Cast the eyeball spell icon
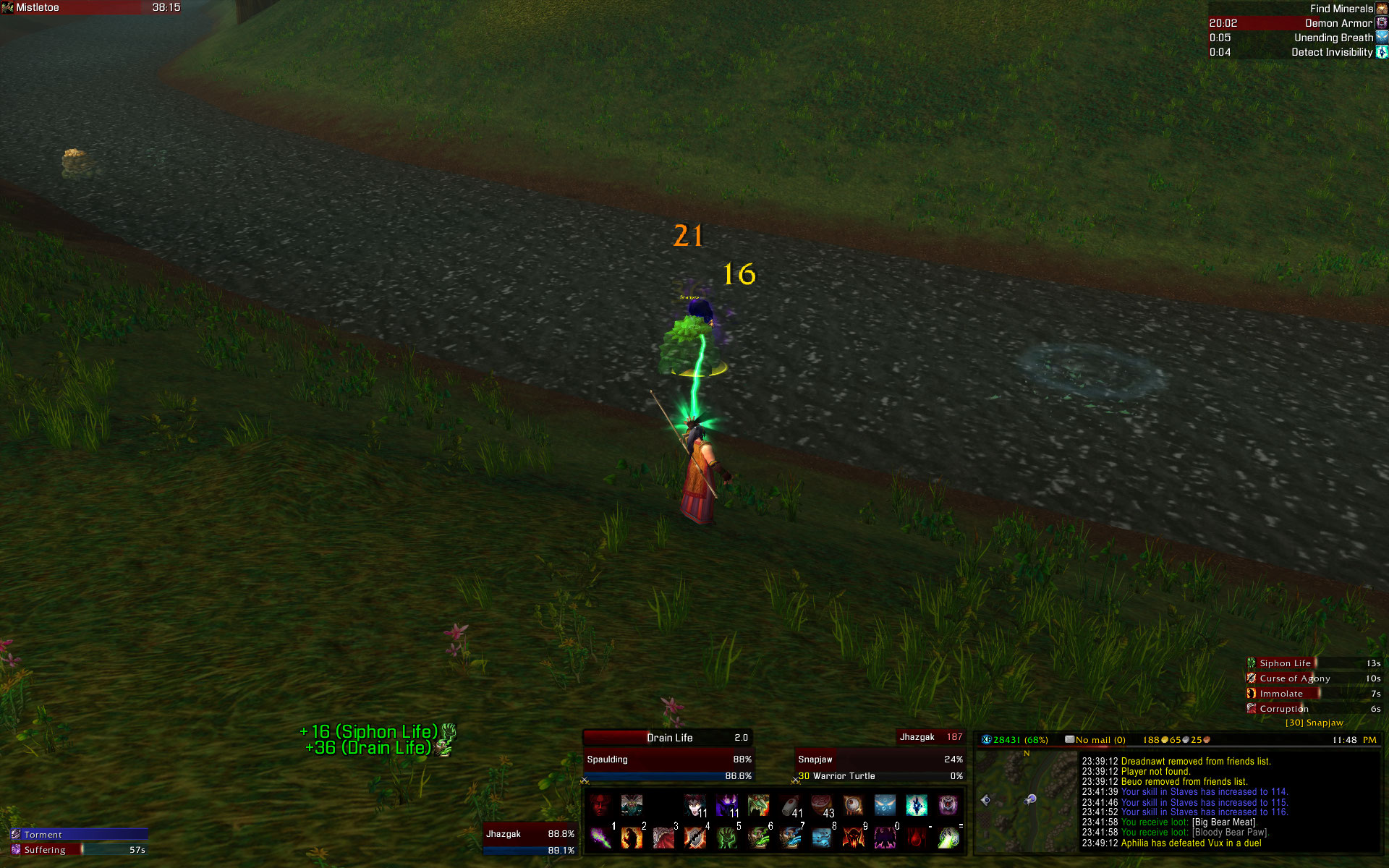Image resolution: width=1389 pixels, height=868 pixels. coord(854,805)
